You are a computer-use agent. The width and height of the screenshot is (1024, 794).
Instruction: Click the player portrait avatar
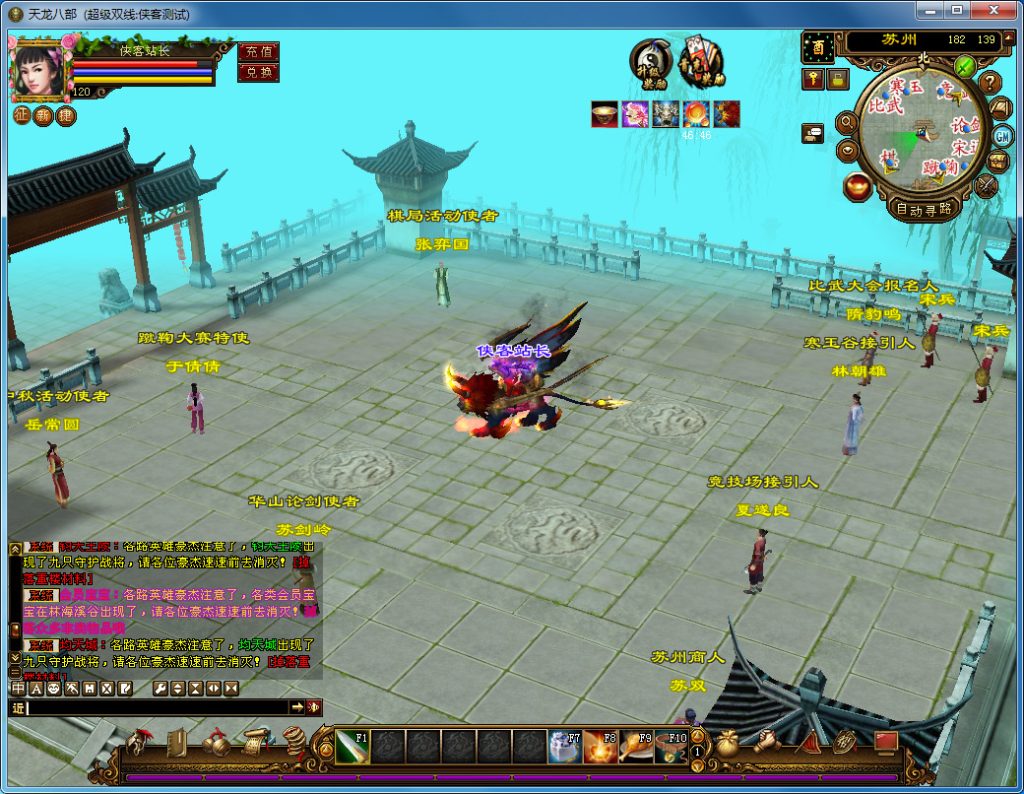tap(40, 72)
